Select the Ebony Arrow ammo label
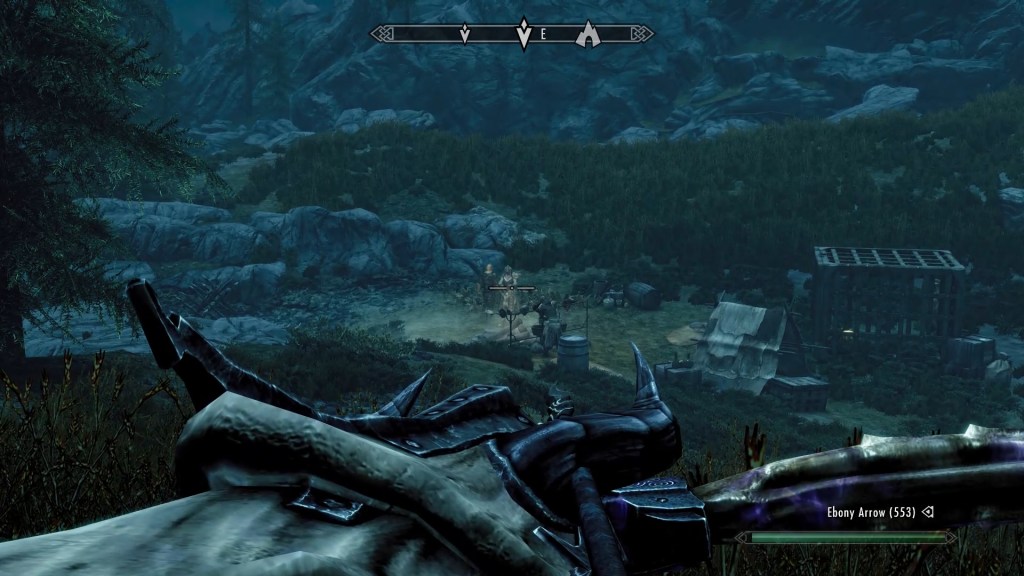 872,513
